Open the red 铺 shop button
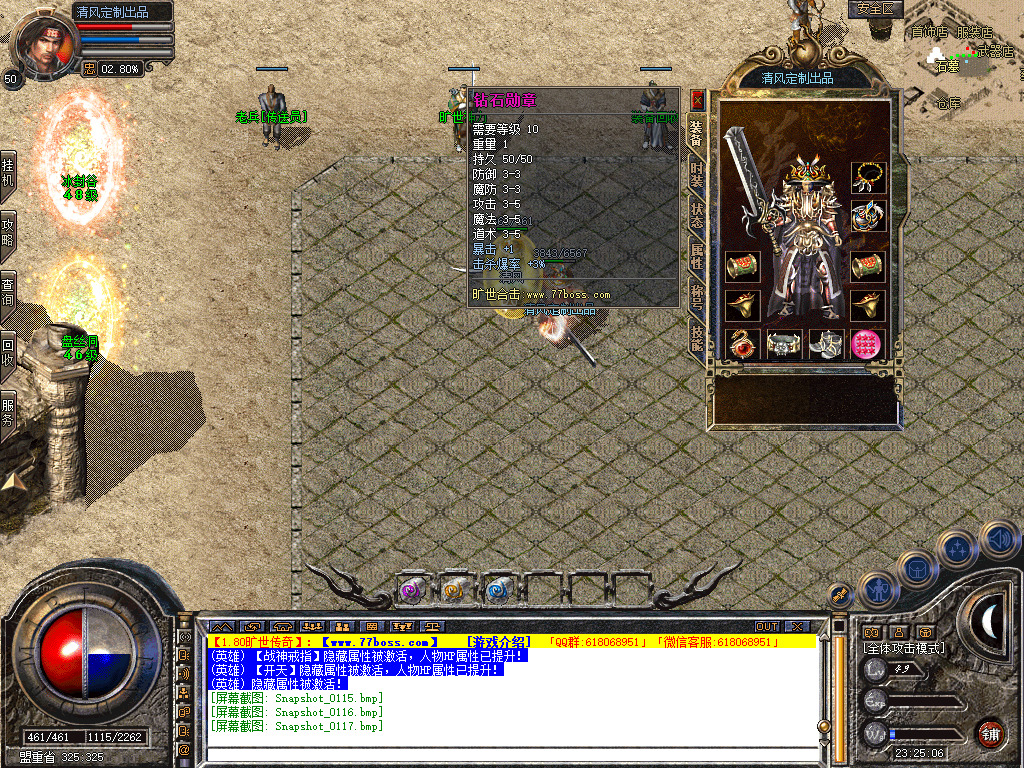 click(990, 732)
